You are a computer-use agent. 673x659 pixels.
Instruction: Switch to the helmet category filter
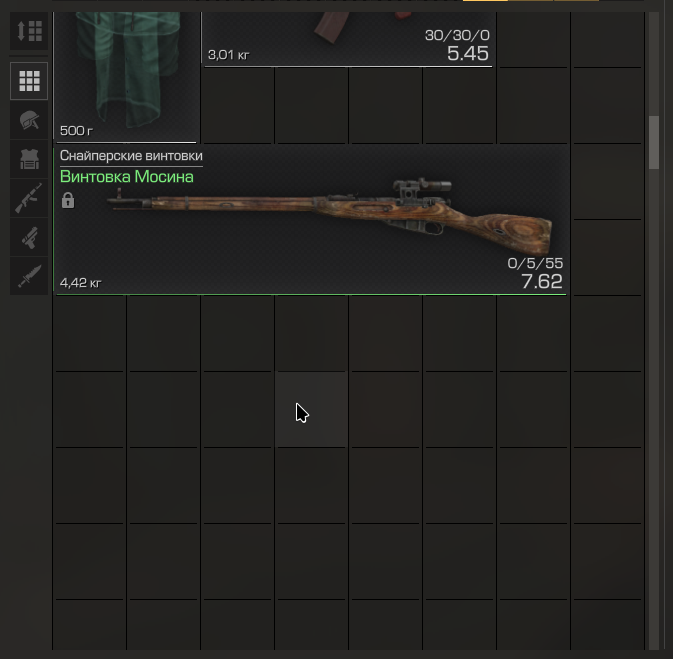click(30, 121)
